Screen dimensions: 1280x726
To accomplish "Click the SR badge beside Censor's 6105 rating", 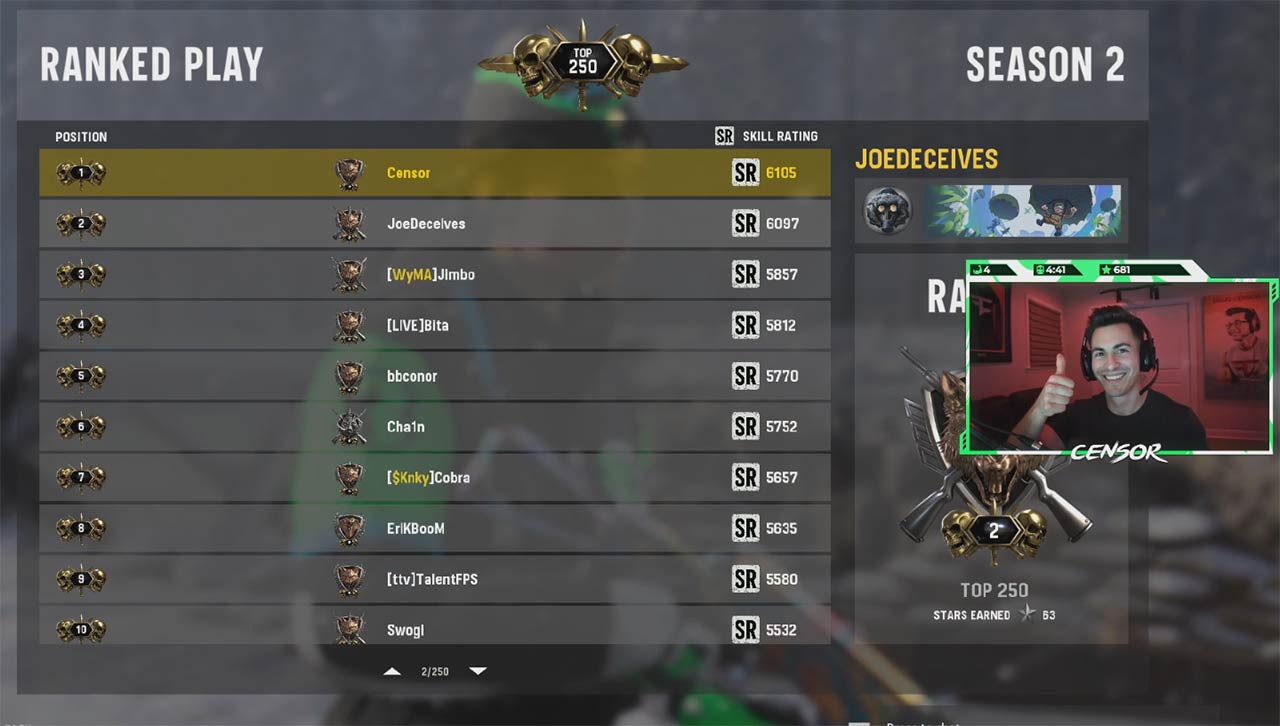I will 746,172.
